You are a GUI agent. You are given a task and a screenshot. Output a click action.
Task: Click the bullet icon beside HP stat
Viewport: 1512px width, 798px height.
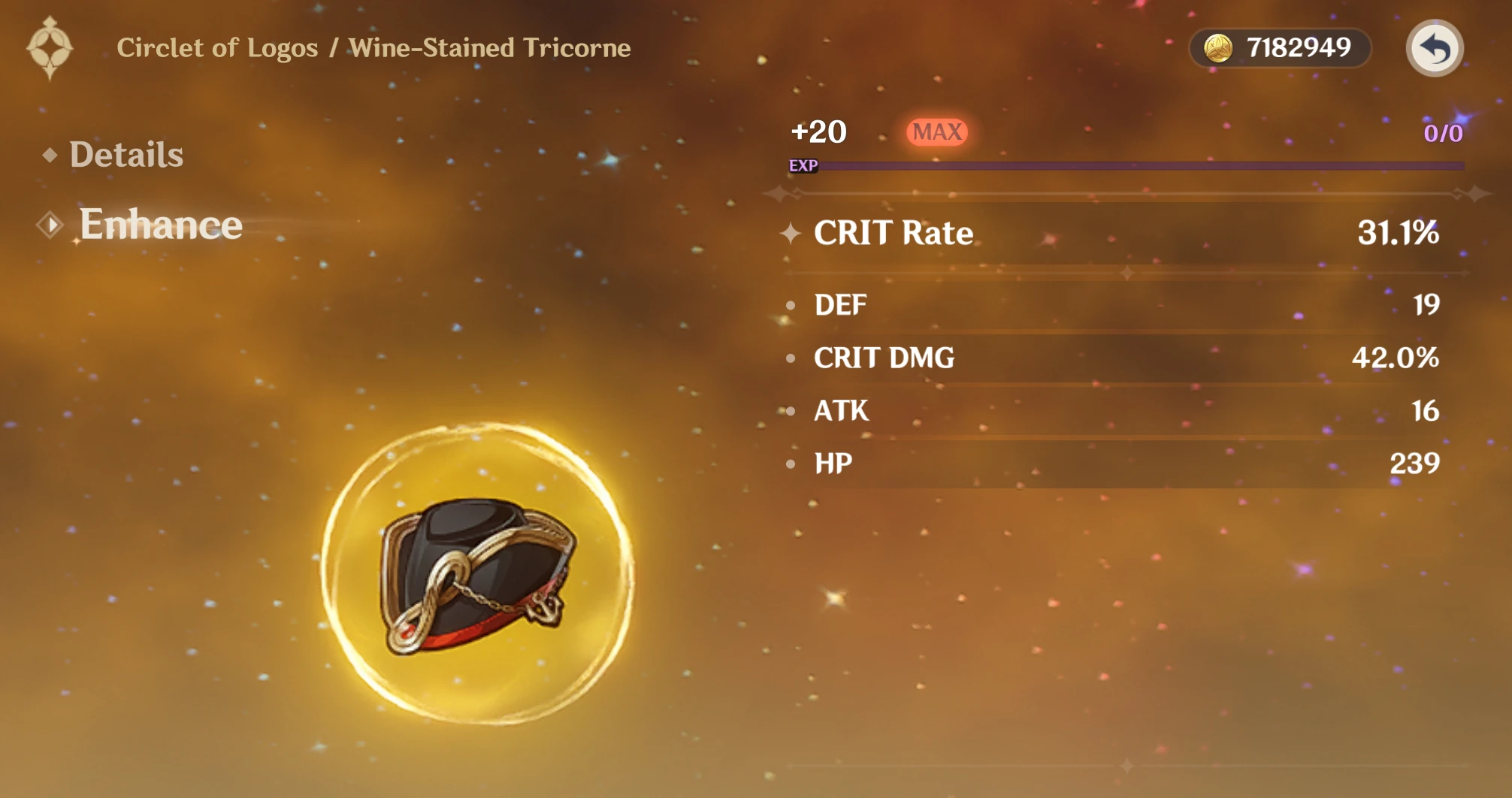789,464
